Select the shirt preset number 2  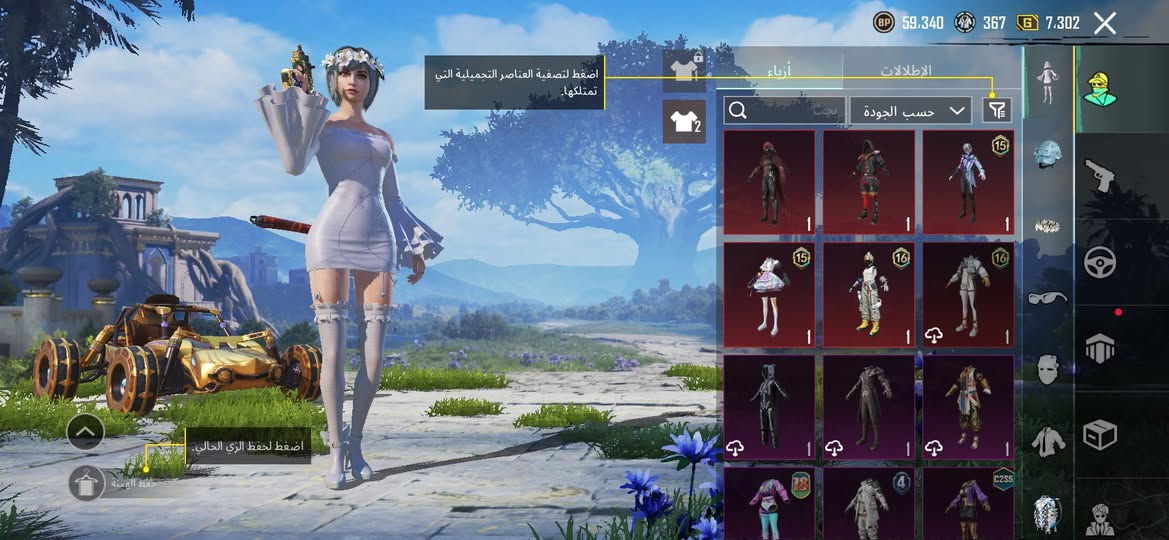click(684, 122)
